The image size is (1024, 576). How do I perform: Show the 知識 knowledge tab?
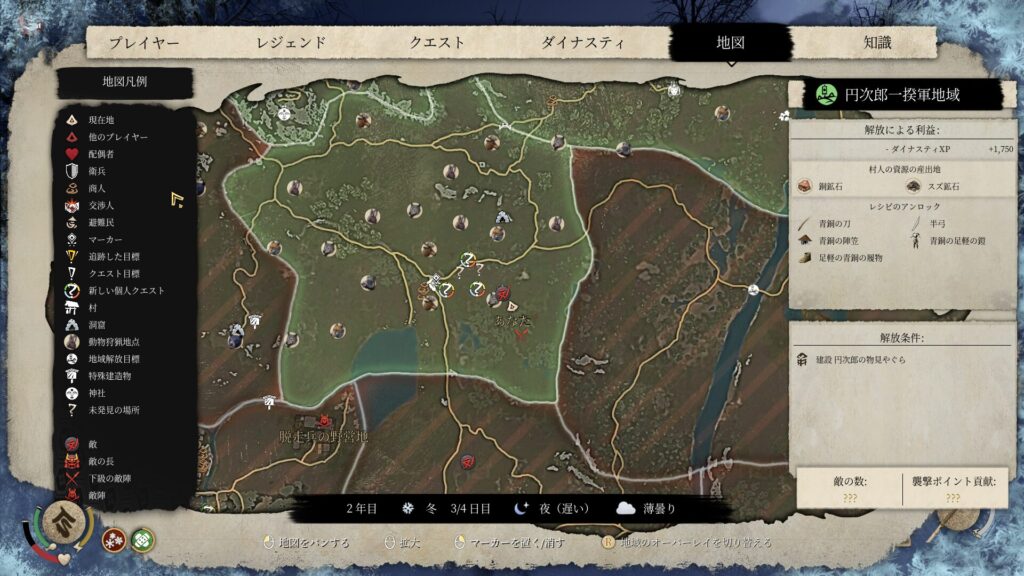(x=877, y=43)
